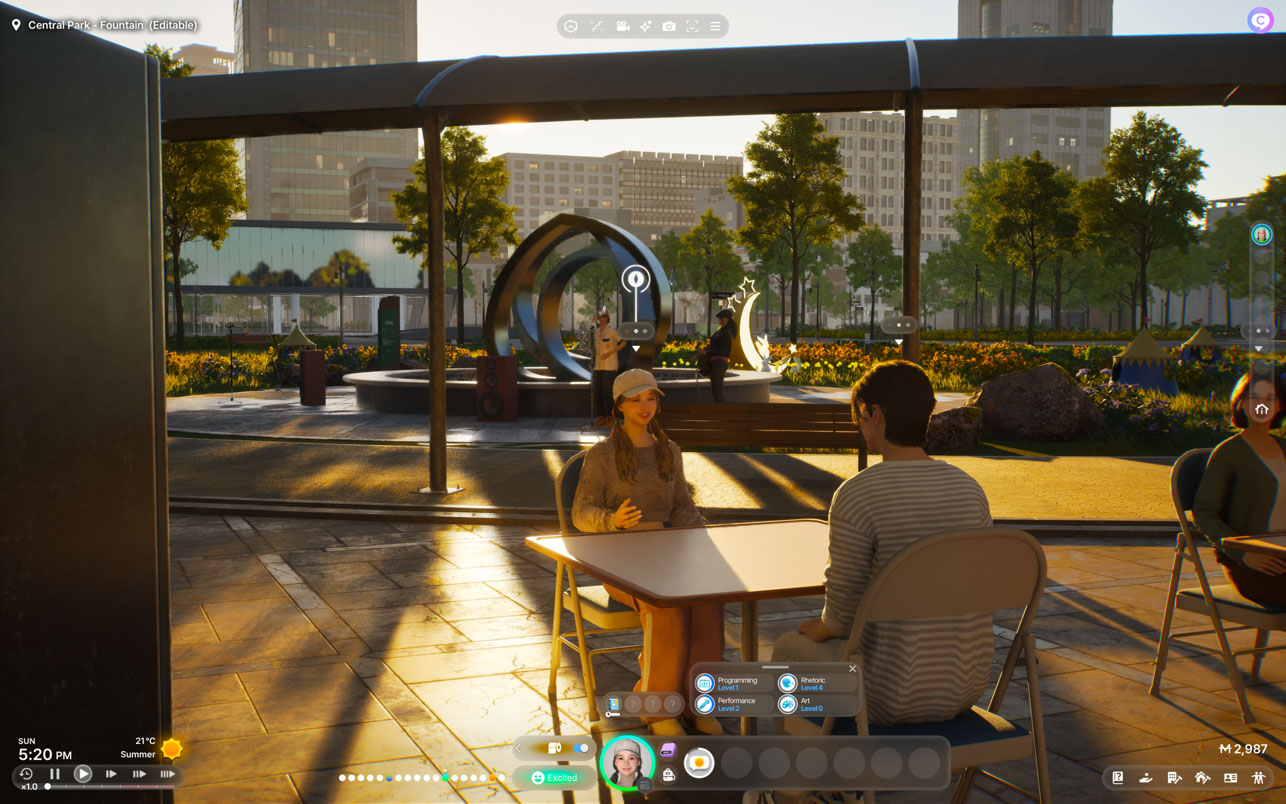The image size is (1286, 804).
Task: Click the Excited mood button
Action: click(554, 777)
